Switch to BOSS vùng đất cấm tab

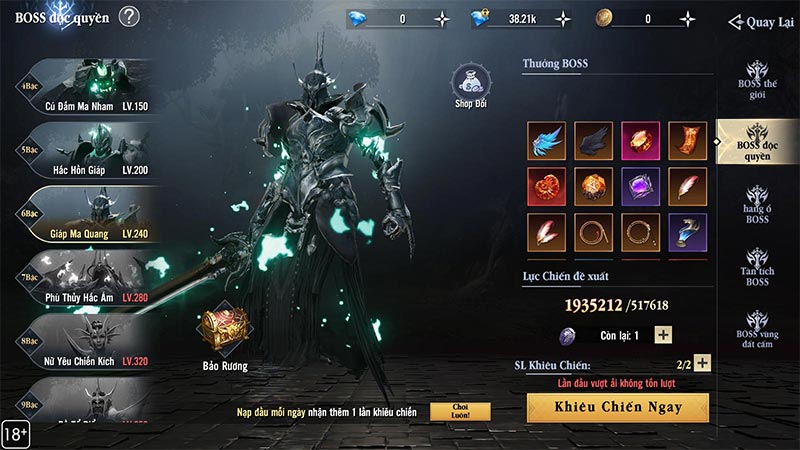tap(757, 326)
